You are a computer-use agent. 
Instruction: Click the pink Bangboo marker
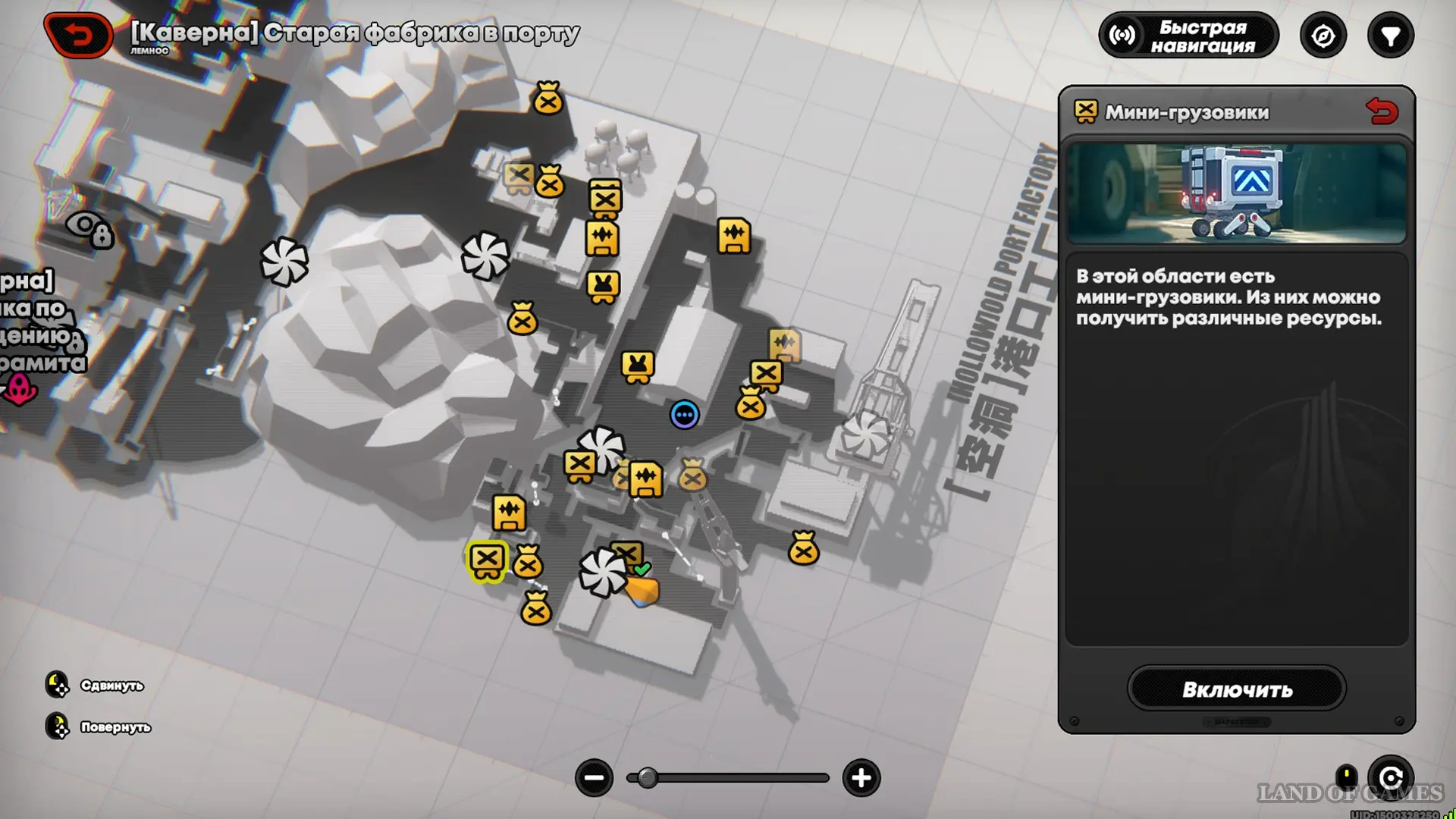[19, 390]
